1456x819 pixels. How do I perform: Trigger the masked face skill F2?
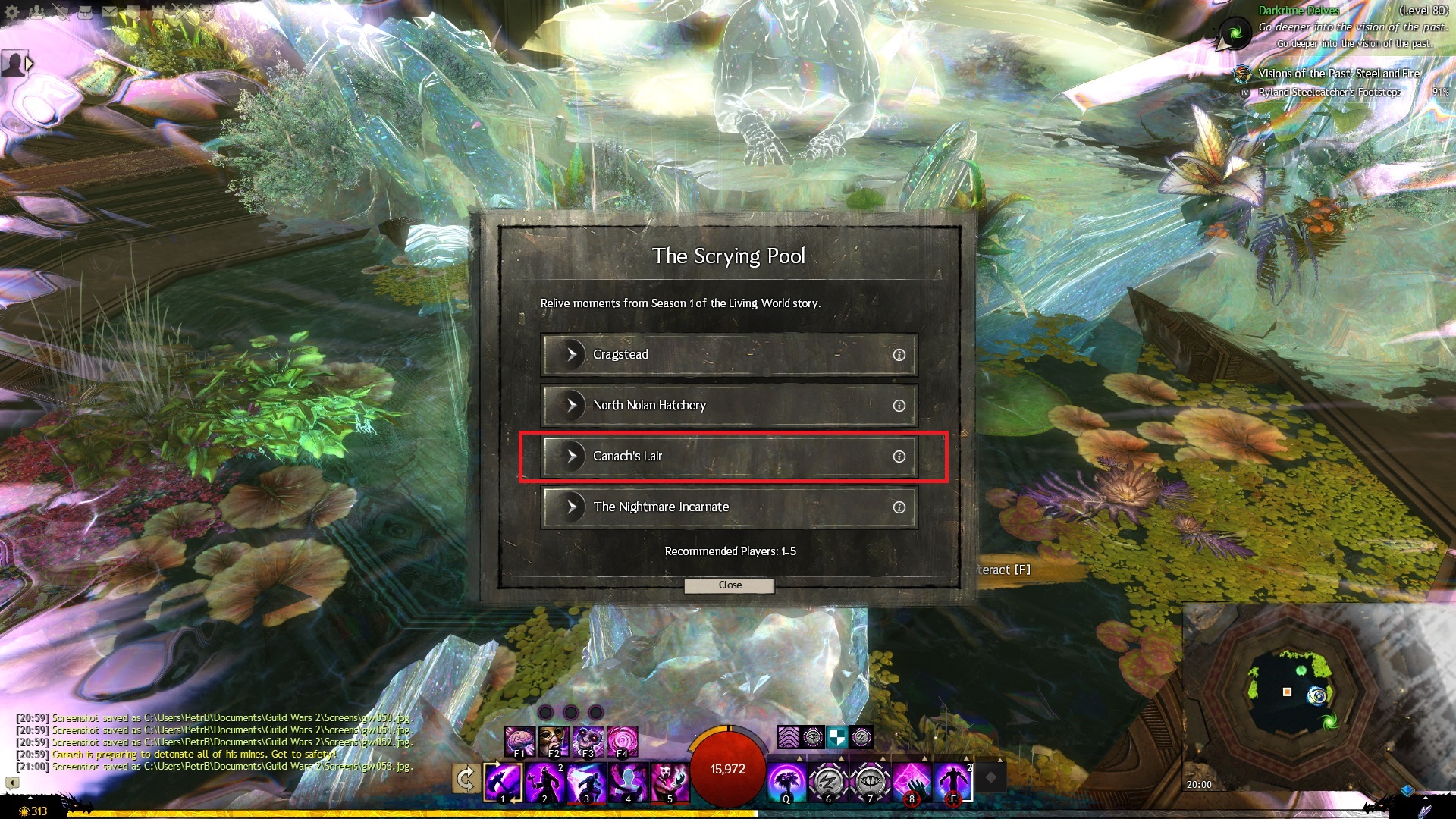tap(554, 741)
